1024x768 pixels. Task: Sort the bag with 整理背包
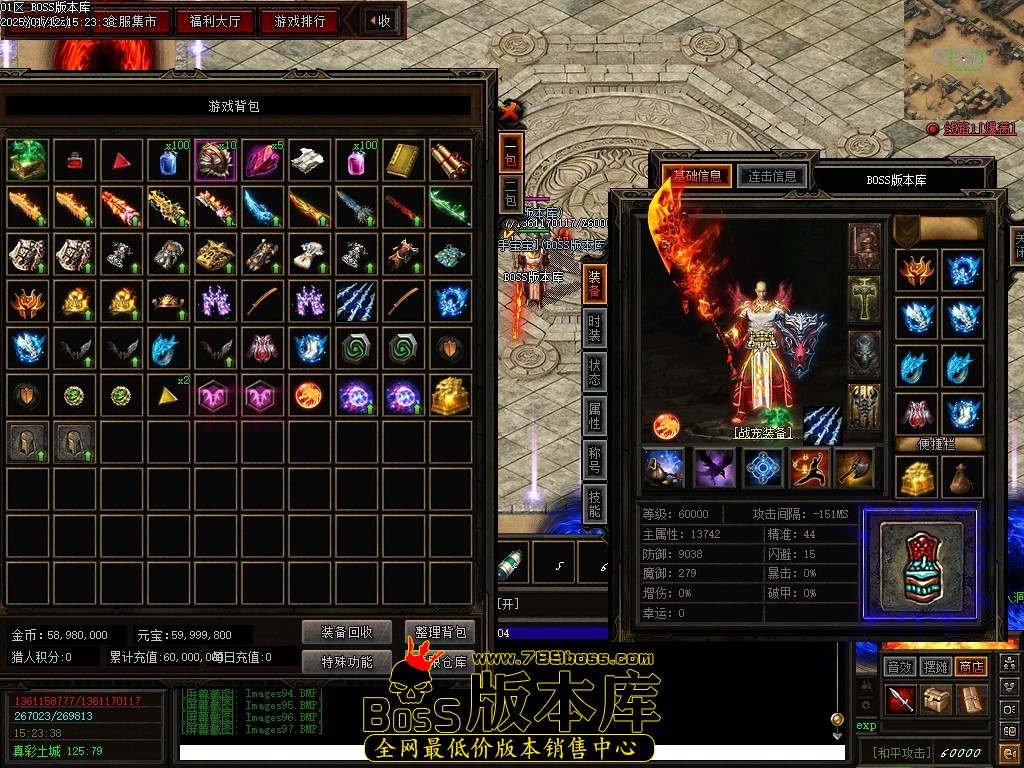pyautogui.click(x=440, y=632)
